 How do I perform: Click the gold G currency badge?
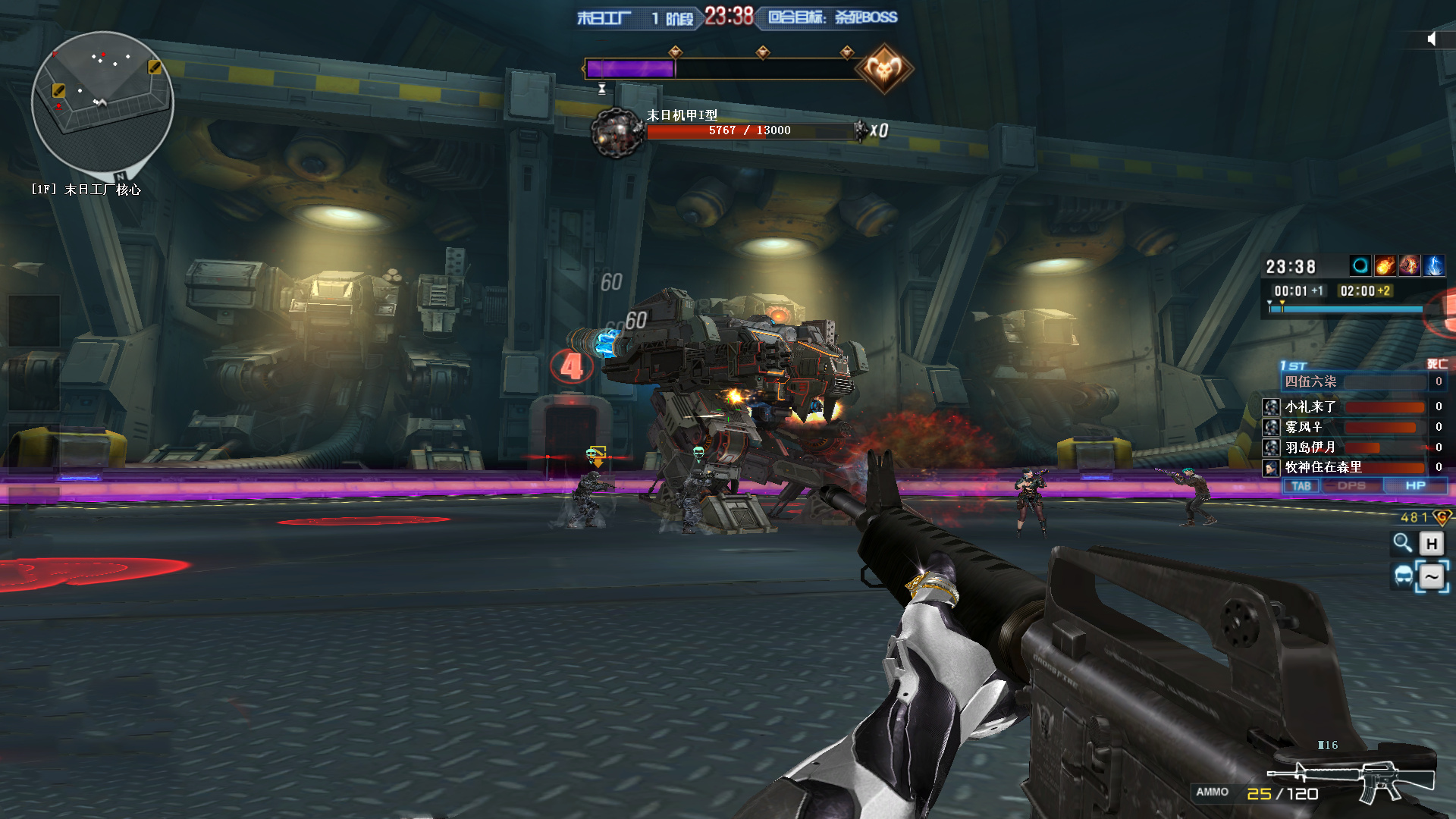pos(1442,517)
